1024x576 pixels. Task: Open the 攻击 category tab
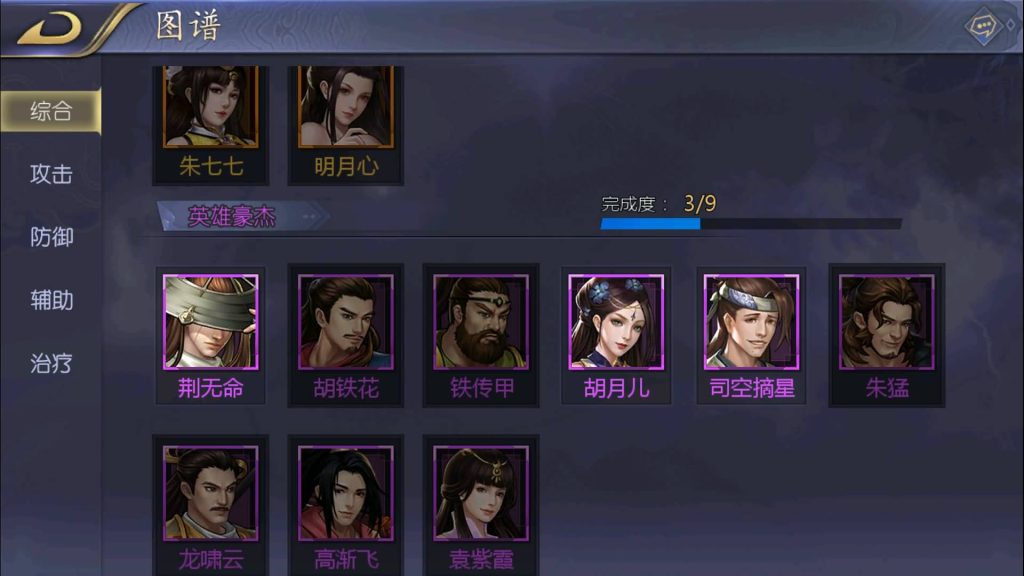[x=51, y=174]
